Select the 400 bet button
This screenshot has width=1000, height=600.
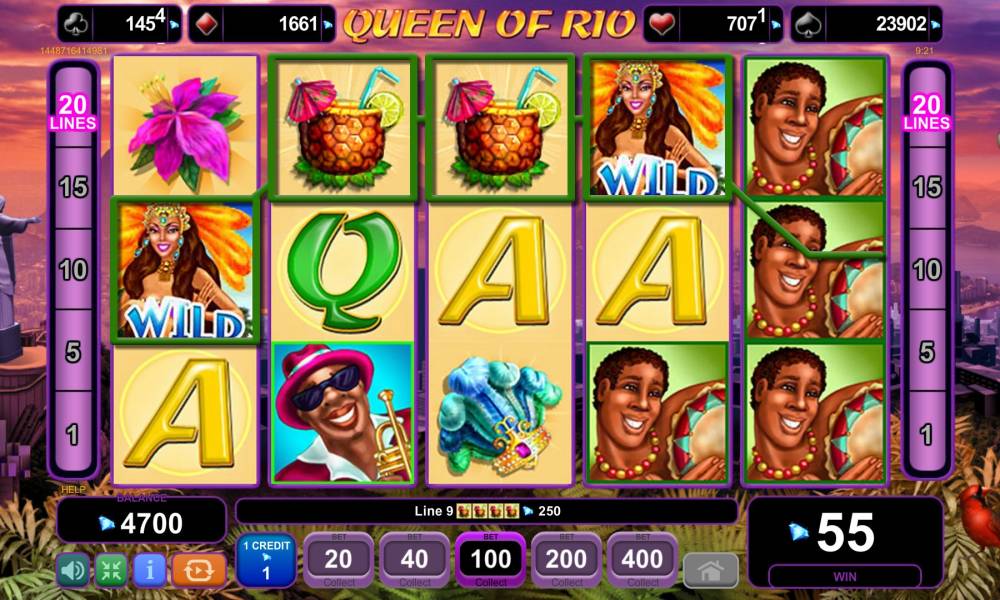tap(643, 560)
